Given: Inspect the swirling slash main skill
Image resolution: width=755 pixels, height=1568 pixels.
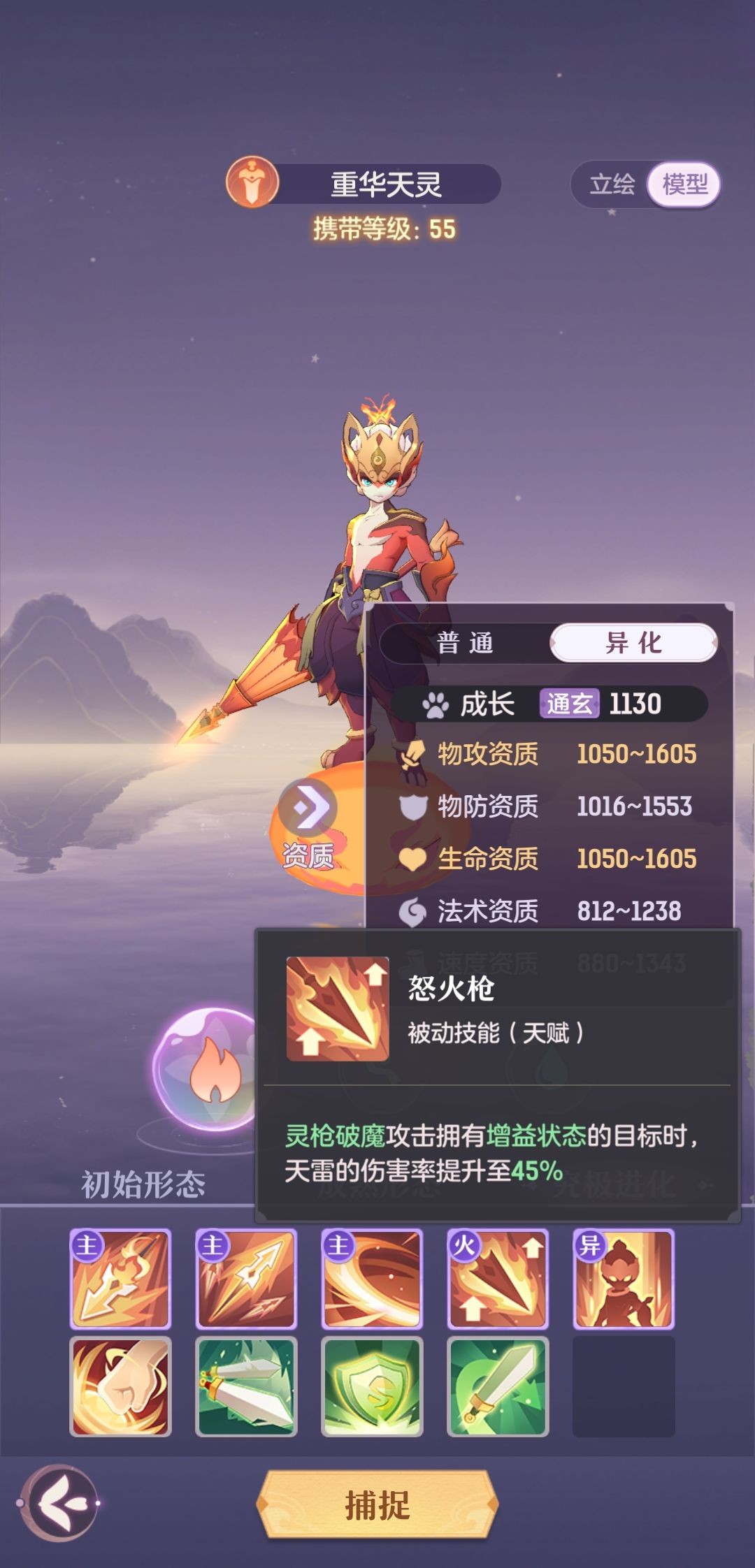Looking at the screenshot, I should pos(372,1279).
